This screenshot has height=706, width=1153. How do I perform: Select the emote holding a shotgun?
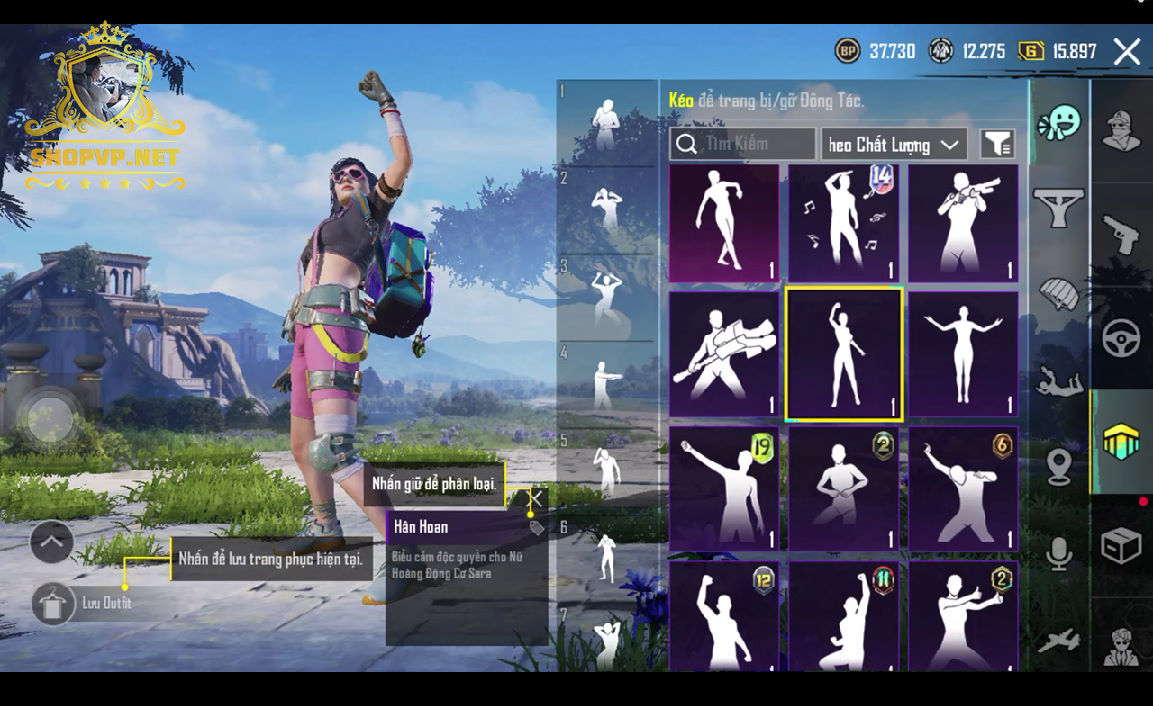pyautogui.click(x=963, y=223)
